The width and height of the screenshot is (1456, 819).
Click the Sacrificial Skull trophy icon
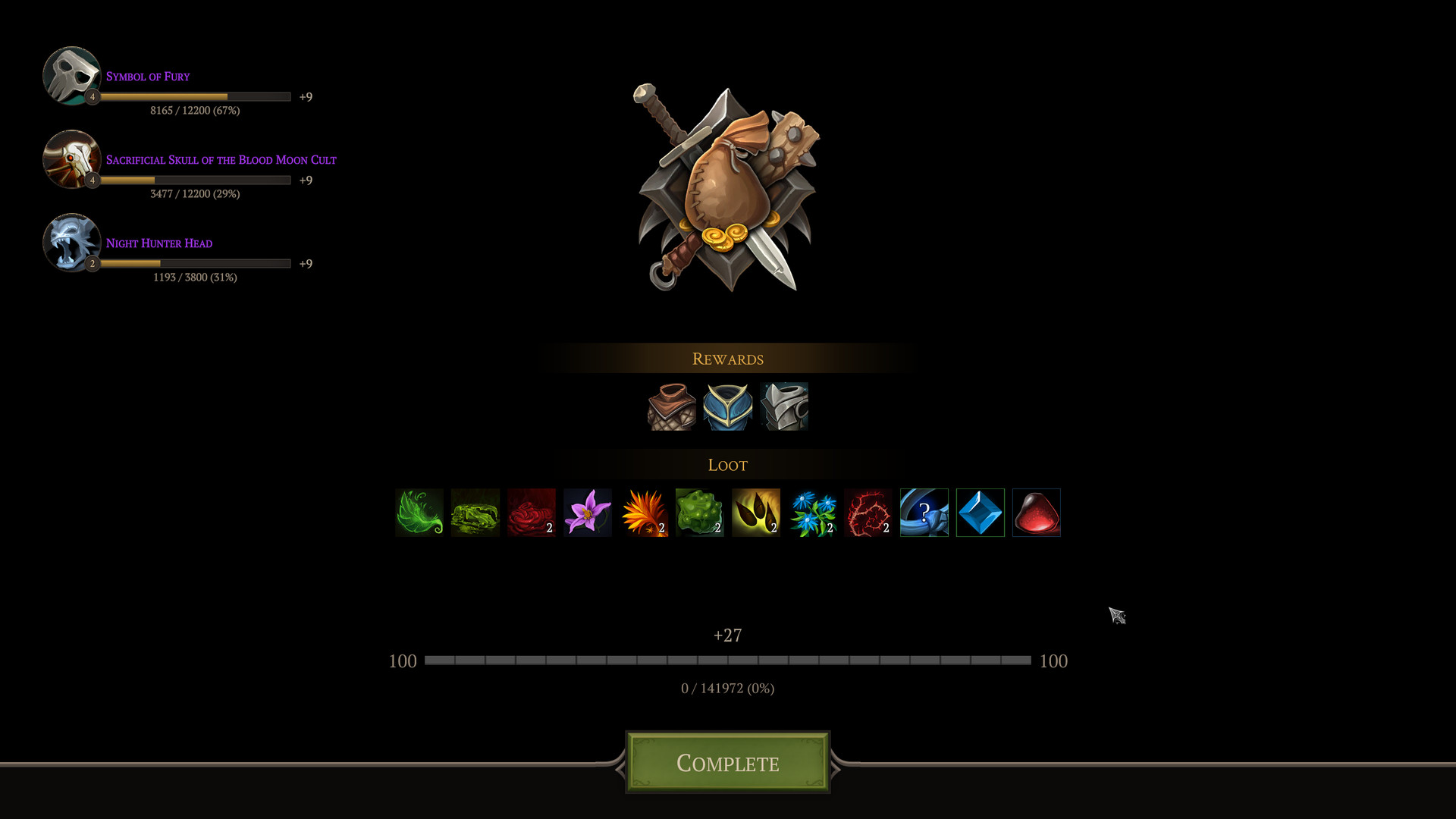coord(72,159)
